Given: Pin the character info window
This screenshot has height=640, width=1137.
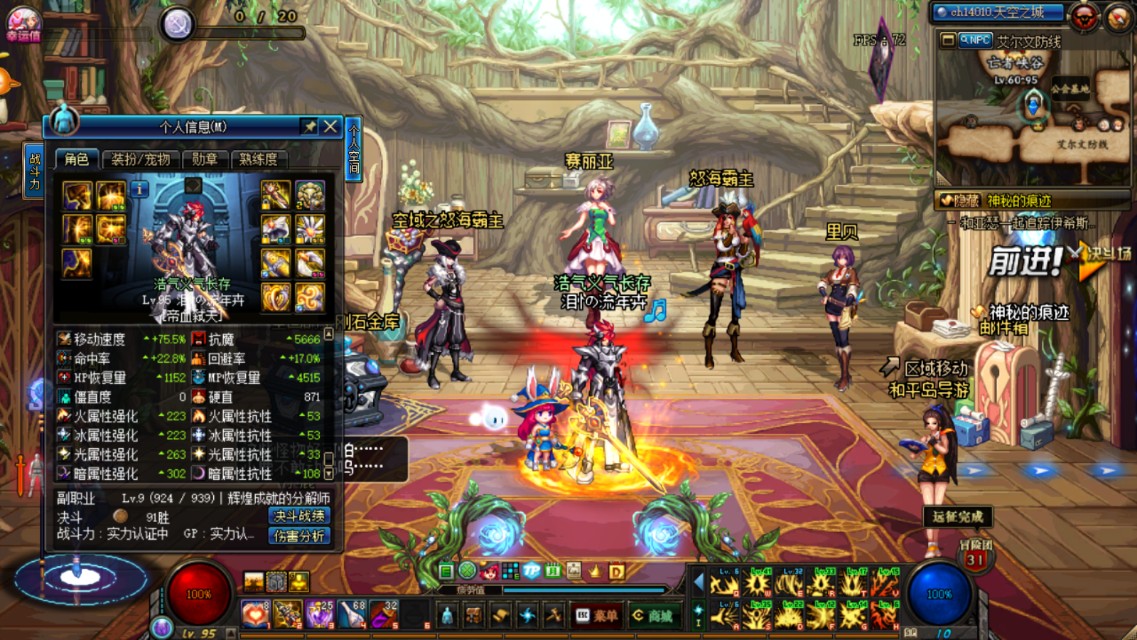Looking at the screenshot, I should coord(309,126).
